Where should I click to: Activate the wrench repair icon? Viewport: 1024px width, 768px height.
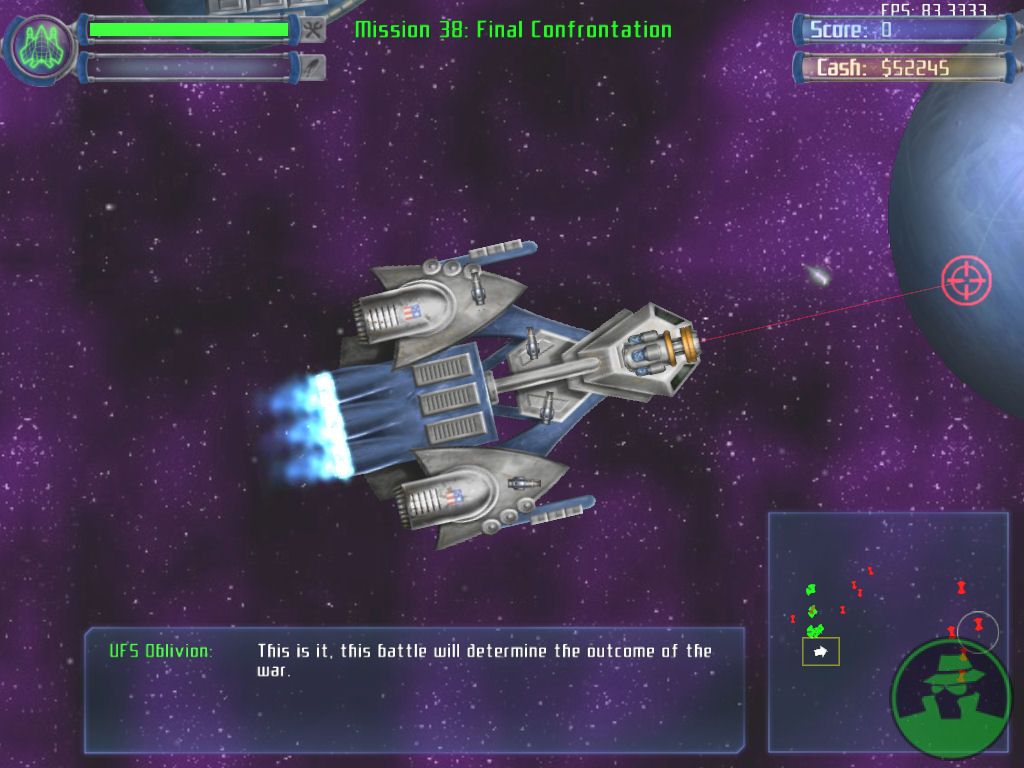(313, 30)
